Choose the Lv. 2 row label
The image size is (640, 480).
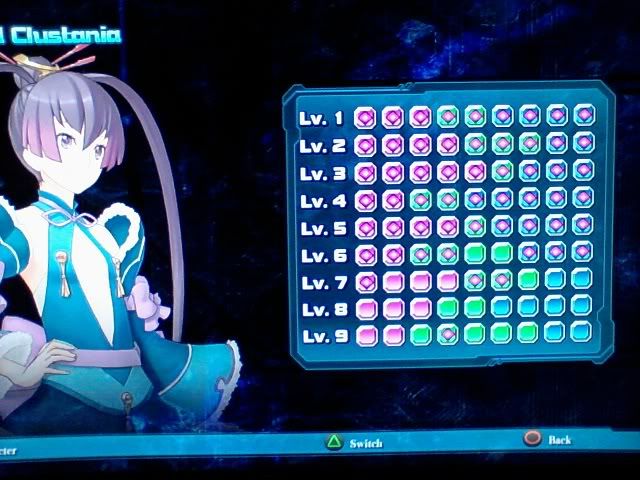pos(321,146)
